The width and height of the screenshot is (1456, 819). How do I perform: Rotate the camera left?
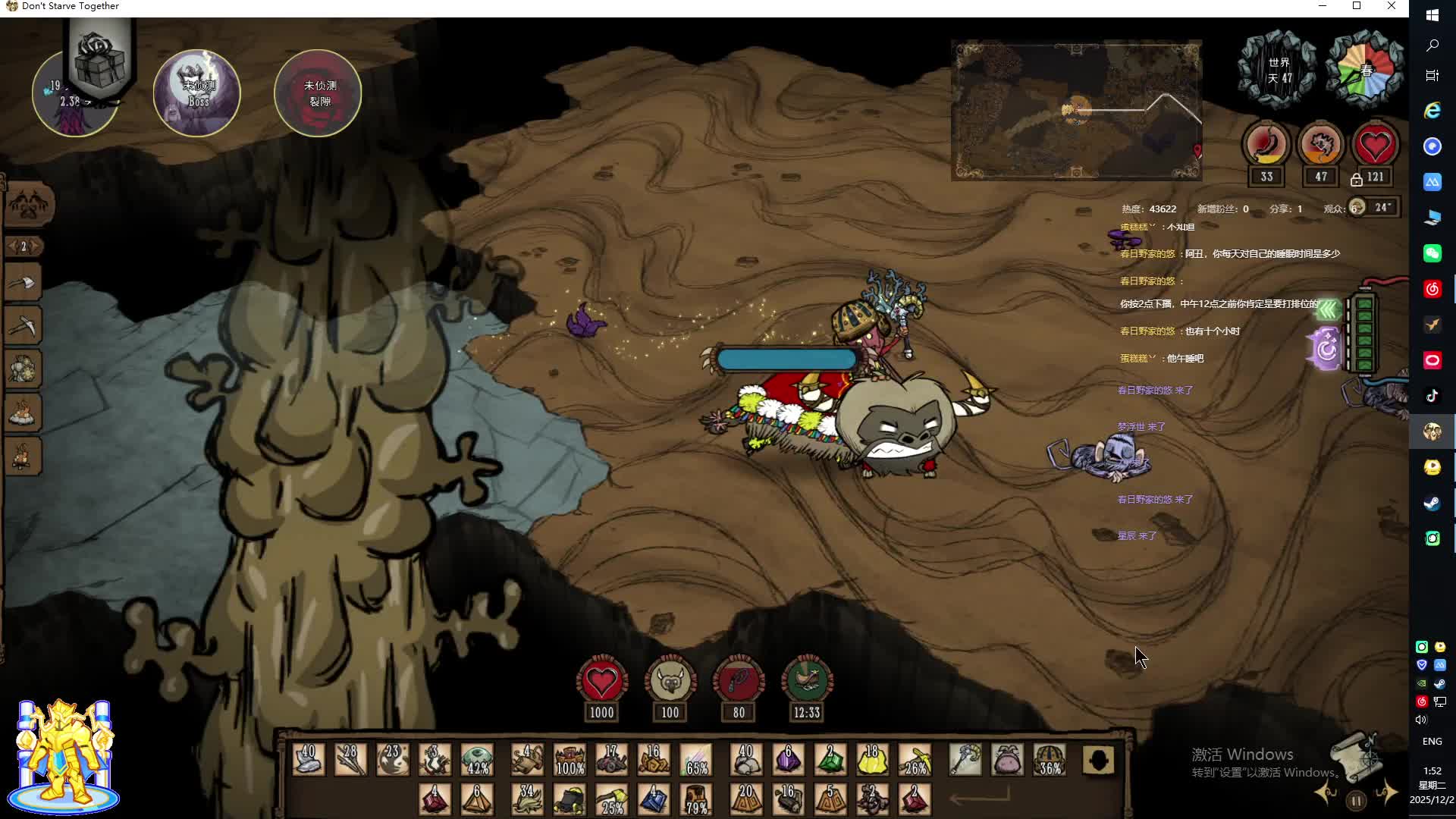coord(1326,793)
